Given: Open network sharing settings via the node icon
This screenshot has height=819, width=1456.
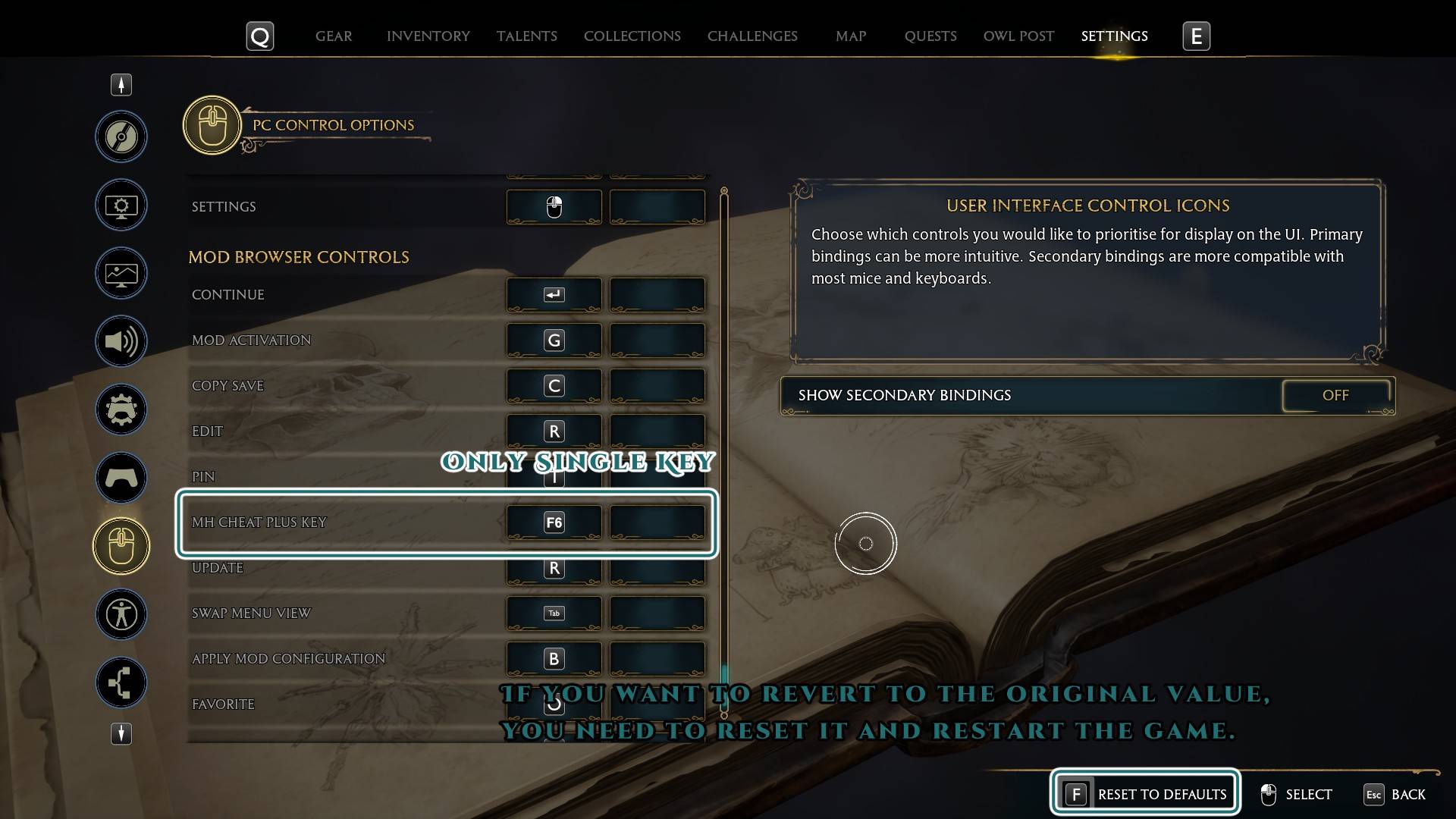Looking at the screenshot, I should 121,682.
